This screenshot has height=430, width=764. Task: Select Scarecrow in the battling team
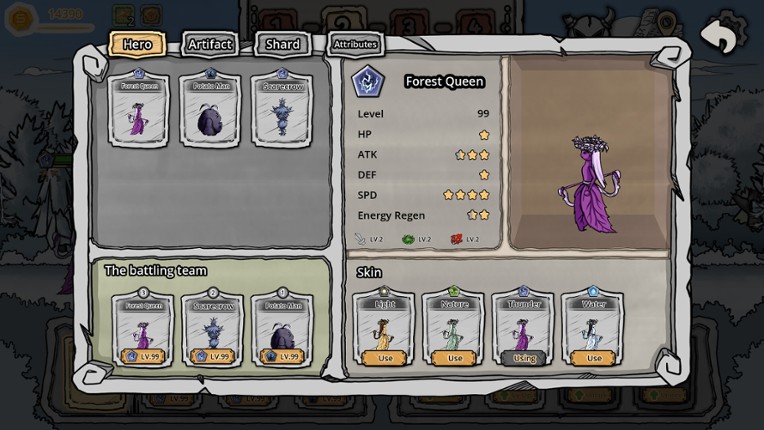(x=212, y=329)
